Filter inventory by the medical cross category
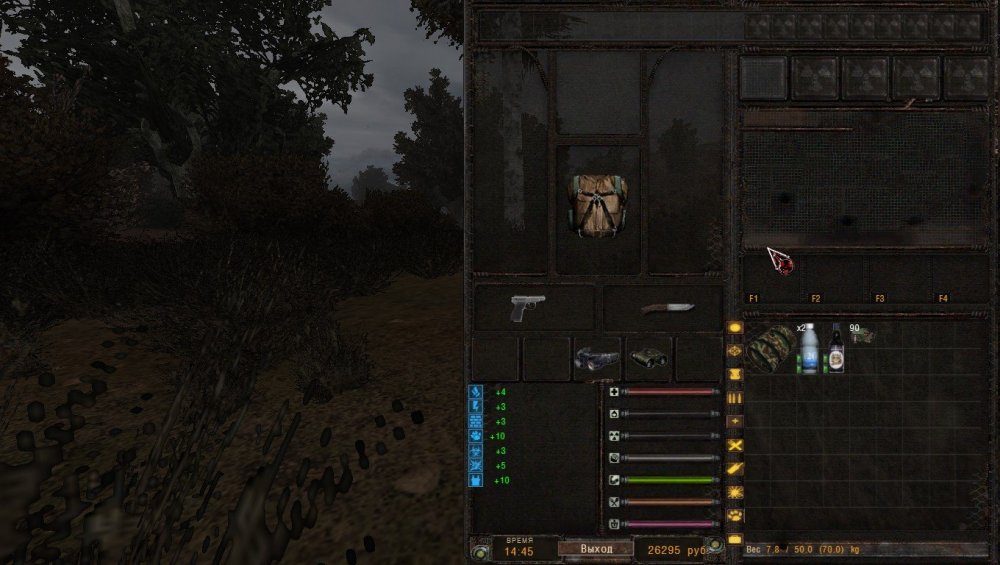This screenshot has height=565, width=1000. tap(735, 421)
